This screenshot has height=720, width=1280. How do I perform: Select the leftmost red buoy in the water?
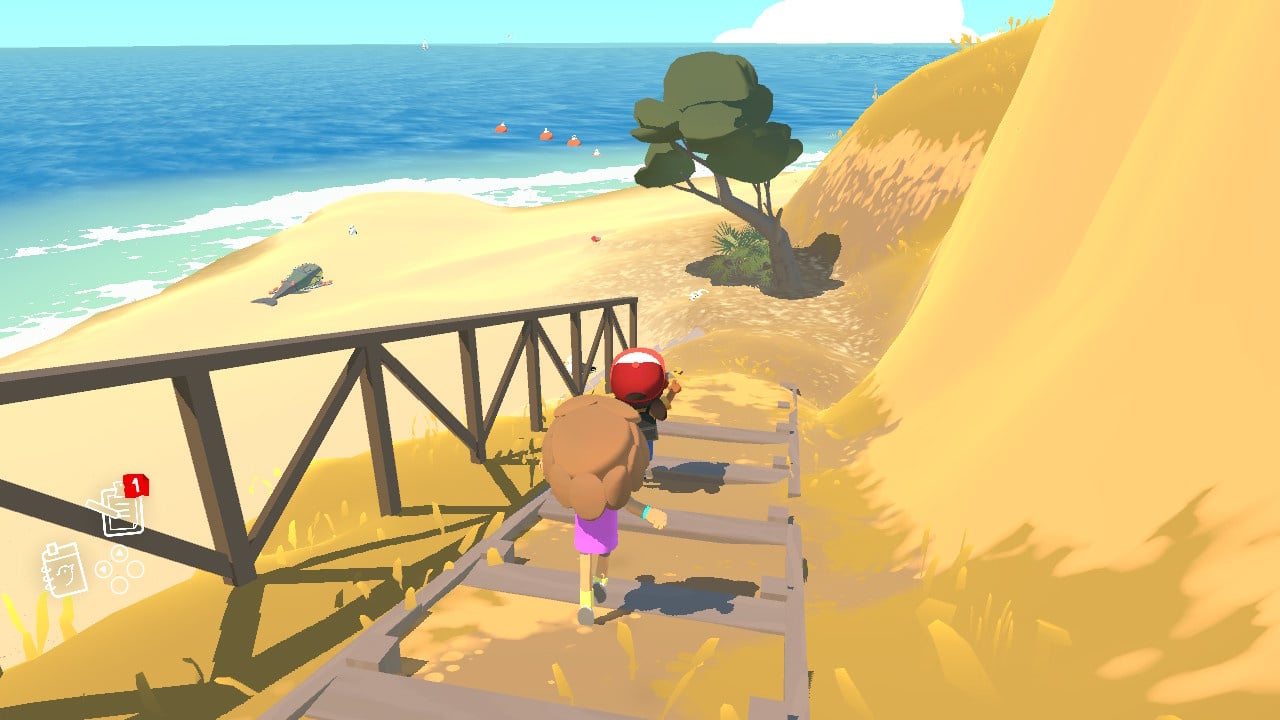pyautogui.click(x=500, y=129)
